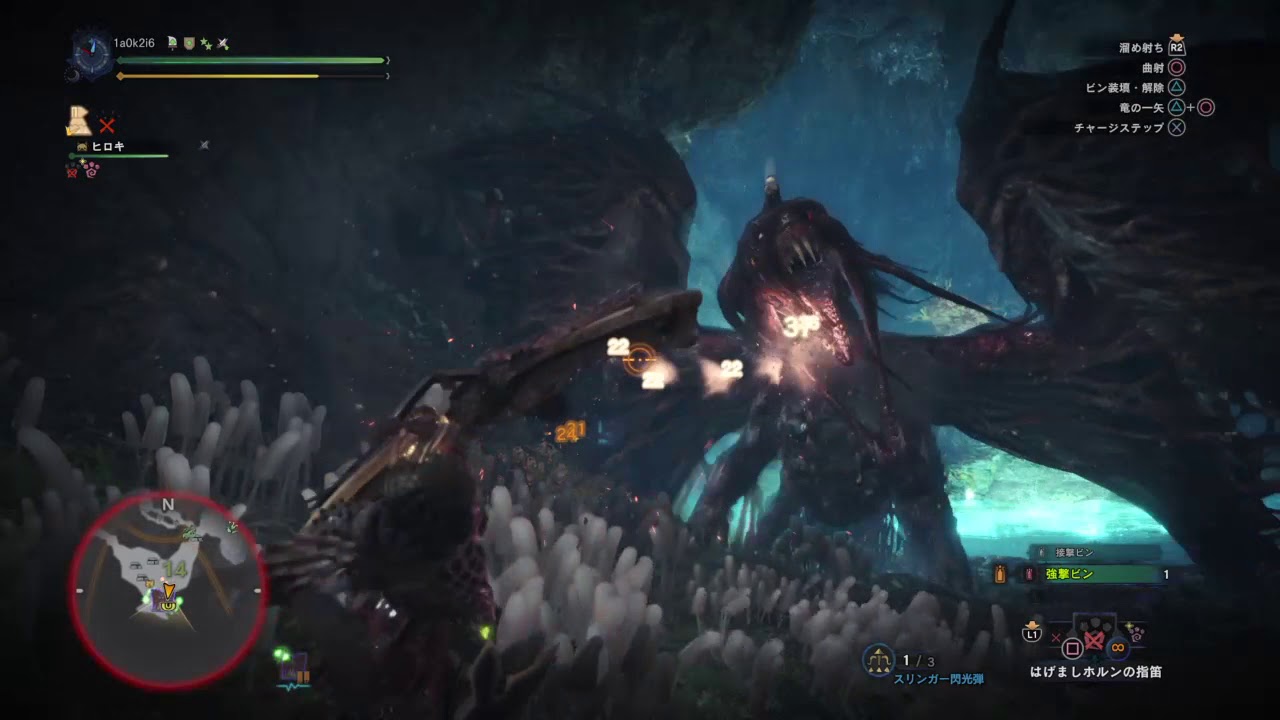Screen dimensions: 1280x720
Task: Select the paw gesture icon in radial menu
Action: coord(1138,634)
